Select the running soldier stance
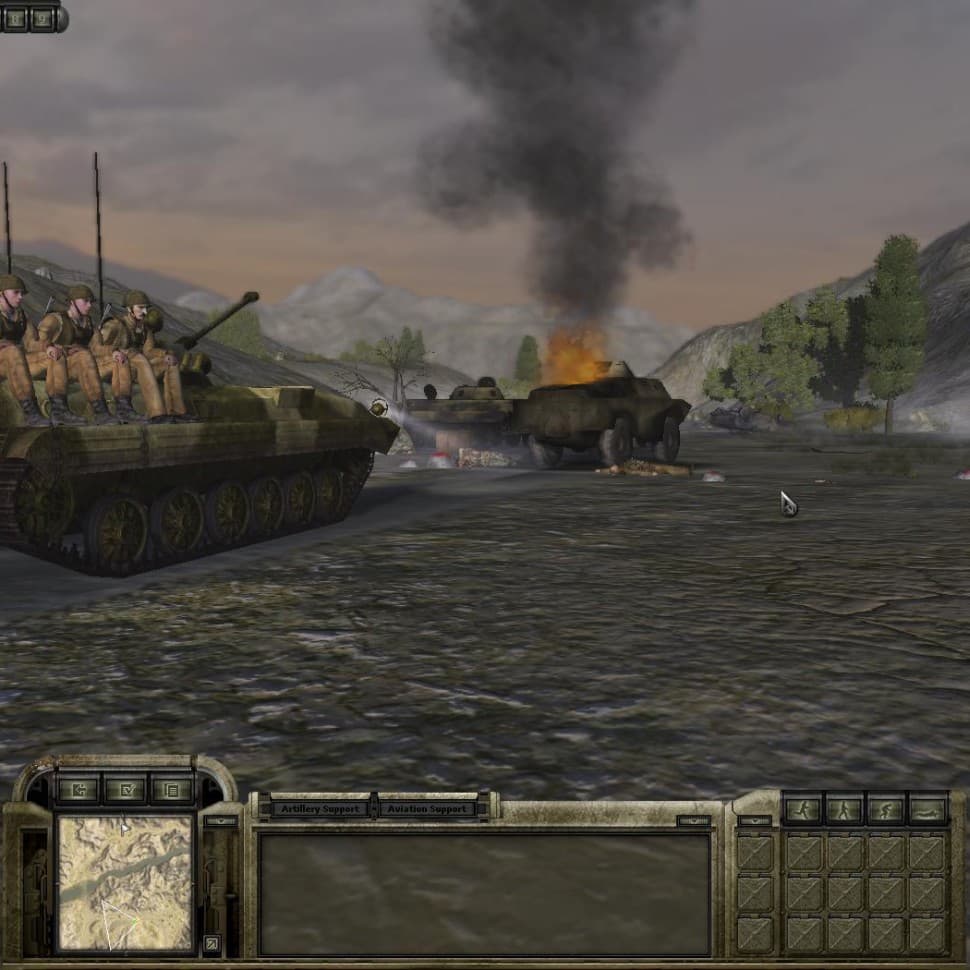970x970 pixels. click(x=802, y=809)
